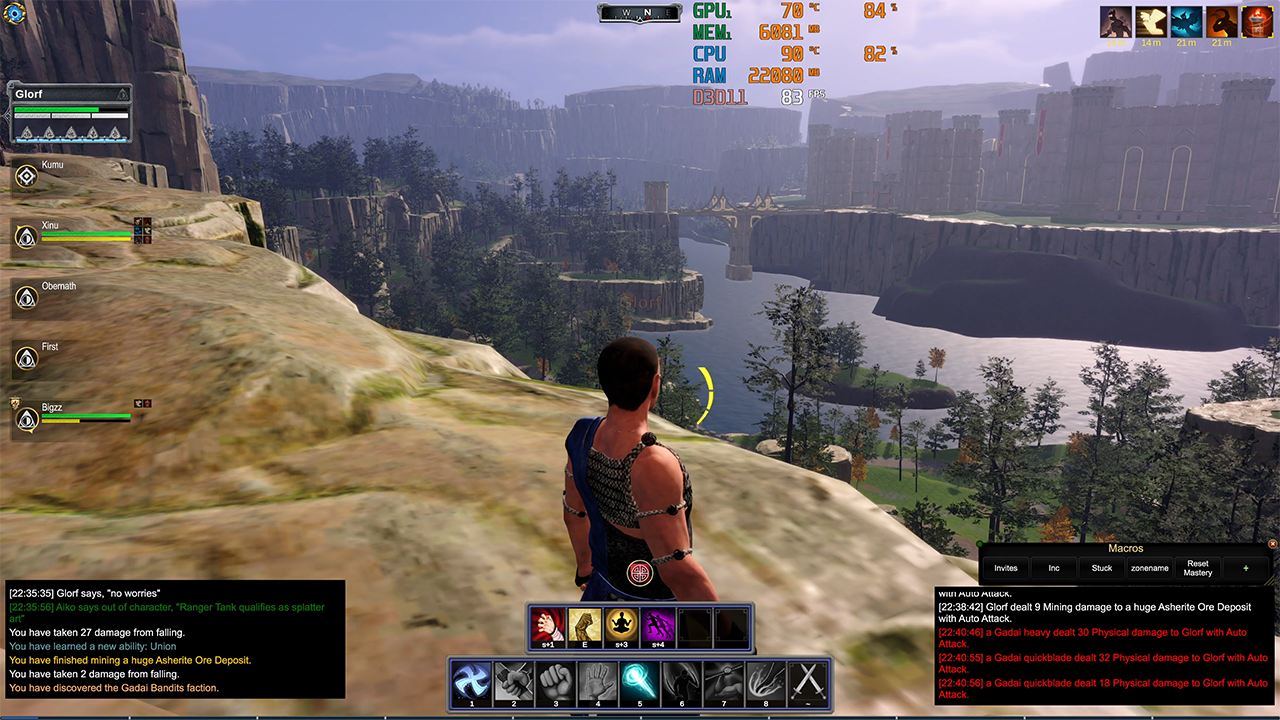The height and width of the screenshot is (720, 1280).
Task: Activate the open palm ability
Action: [x=597, y=681]
